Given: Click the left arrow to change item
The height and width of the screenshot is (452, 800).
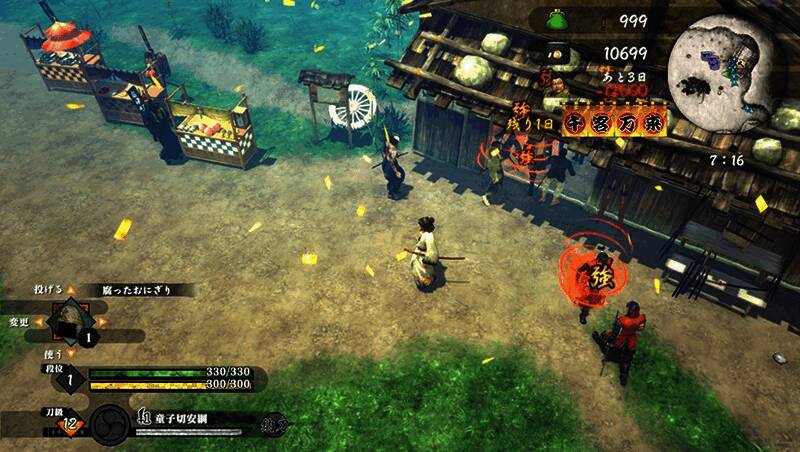Looking at the screenshot, I should pos(38,322).
